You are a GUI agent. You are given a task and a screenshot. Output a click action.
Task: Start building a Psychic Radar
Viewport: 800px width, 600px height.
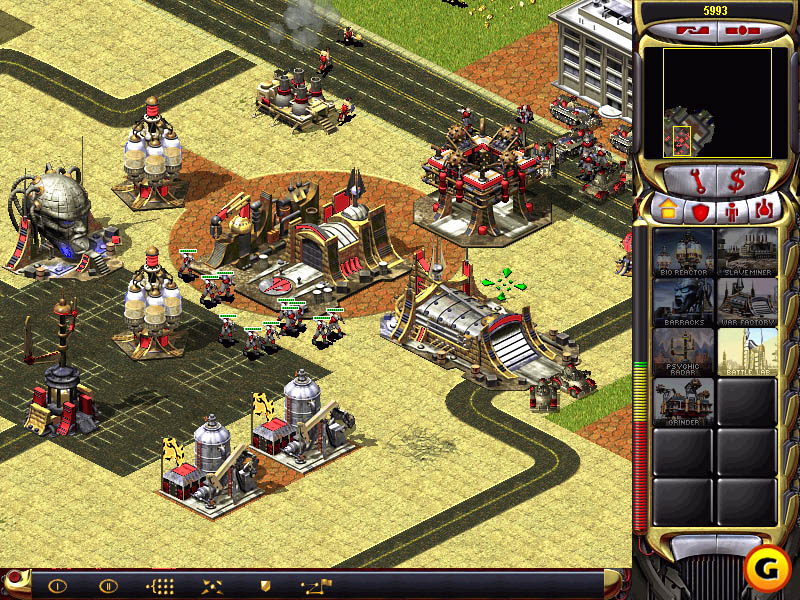684,352
